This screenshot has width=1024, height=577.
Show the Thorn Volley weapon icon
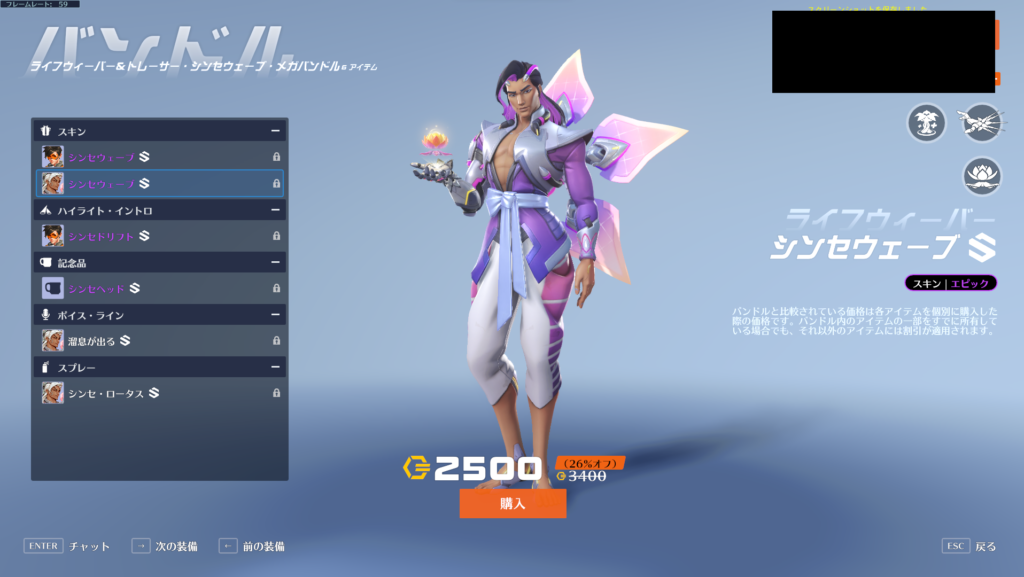point(980,123)
